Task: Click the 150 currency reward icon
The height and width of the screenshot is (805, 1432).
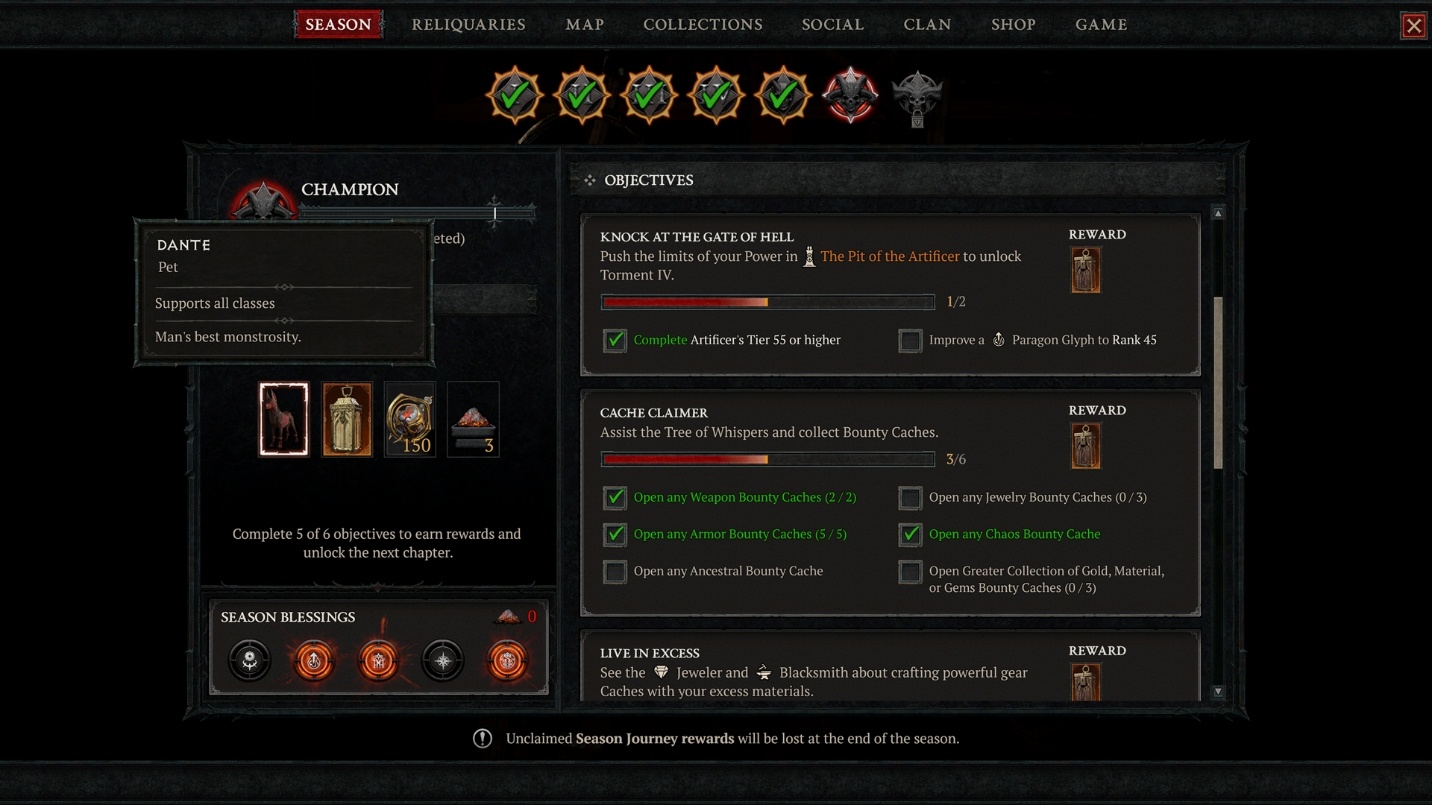Action: (x=409, y=419)
